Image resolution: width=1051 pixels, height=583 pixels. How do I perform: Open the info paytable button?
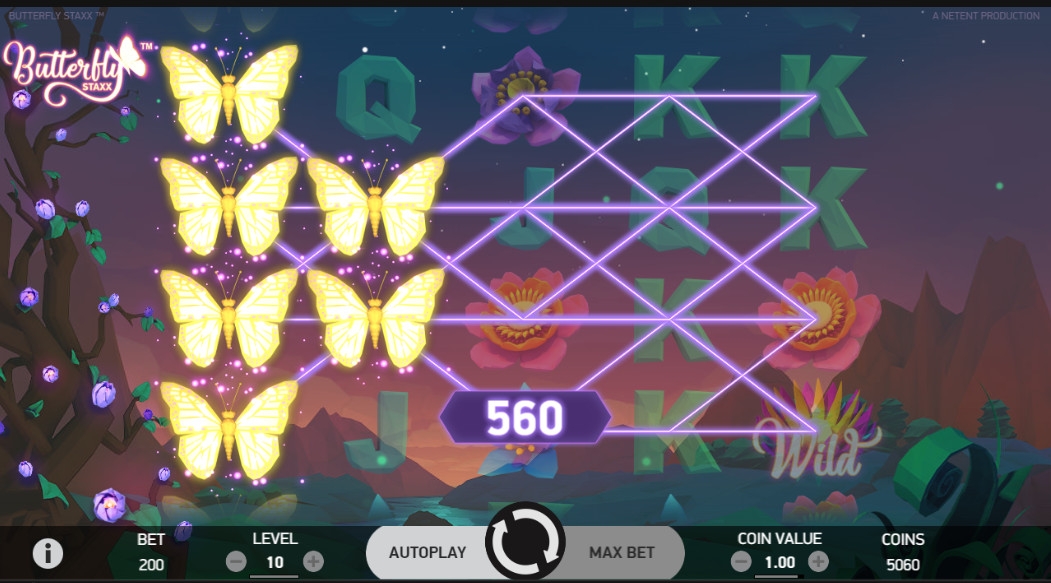45,552
